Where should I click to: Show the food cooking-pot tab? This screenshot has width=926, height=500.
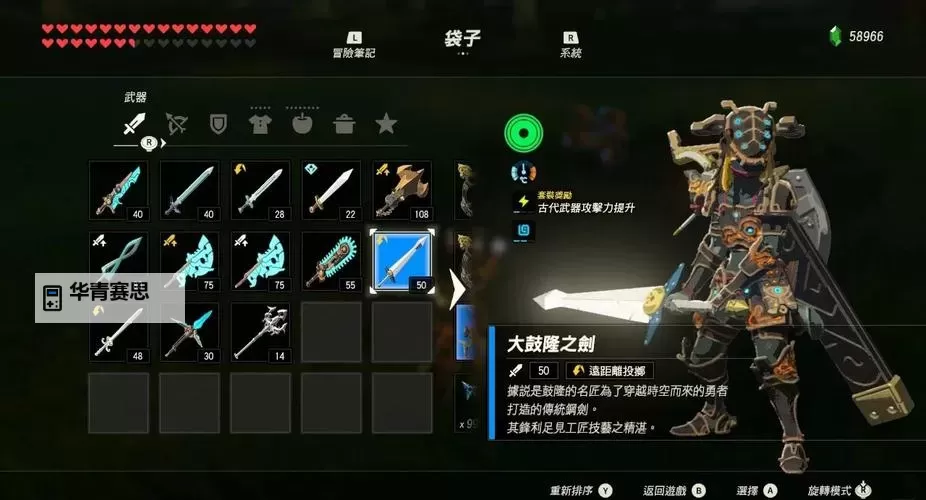click(x=344, y=124)
